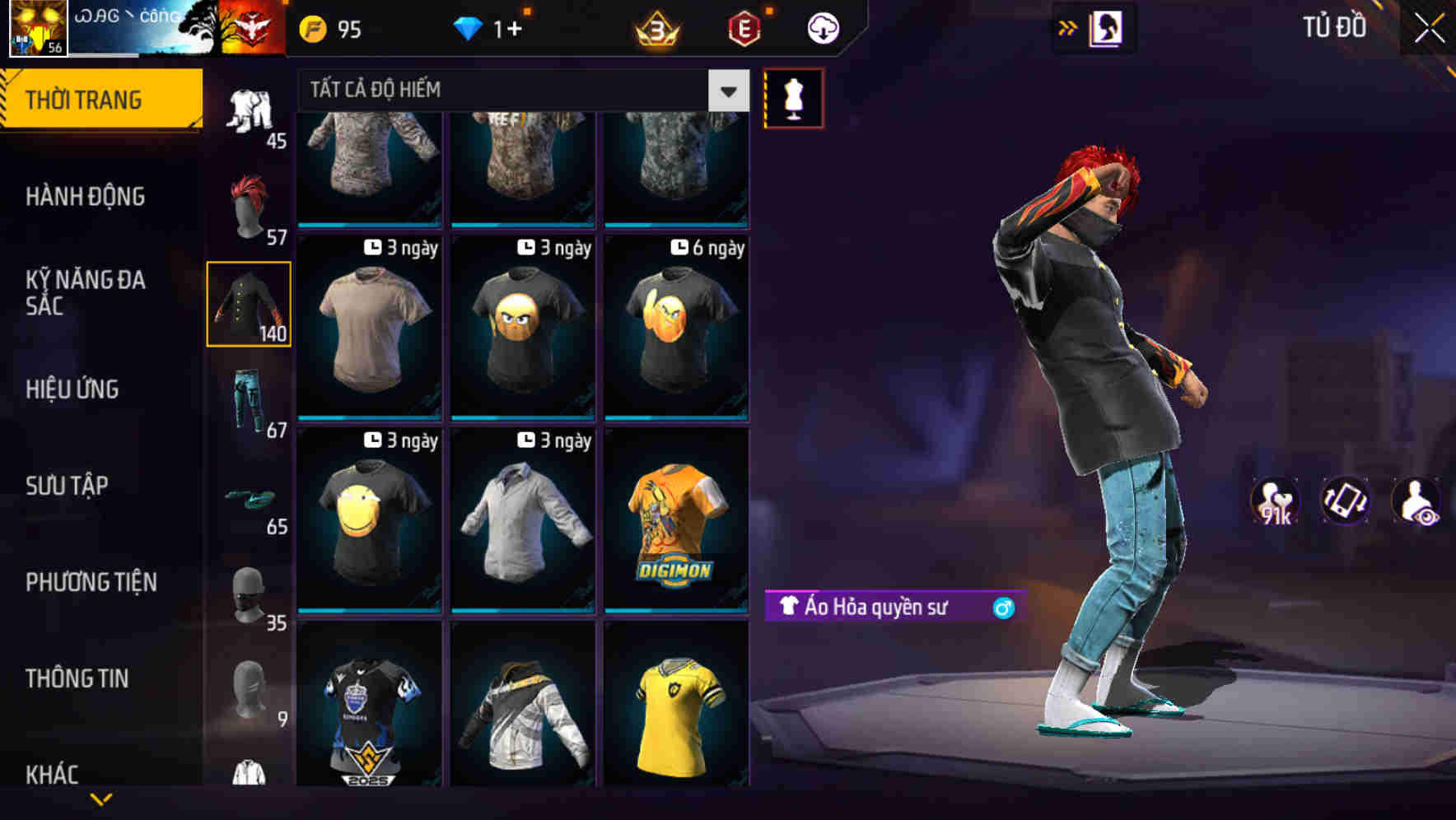Toggle the profile switch icon near TỦ ĐỒ
Image resolution: width=1456 pixels, height=820 pixels.
pos(1107,27)
